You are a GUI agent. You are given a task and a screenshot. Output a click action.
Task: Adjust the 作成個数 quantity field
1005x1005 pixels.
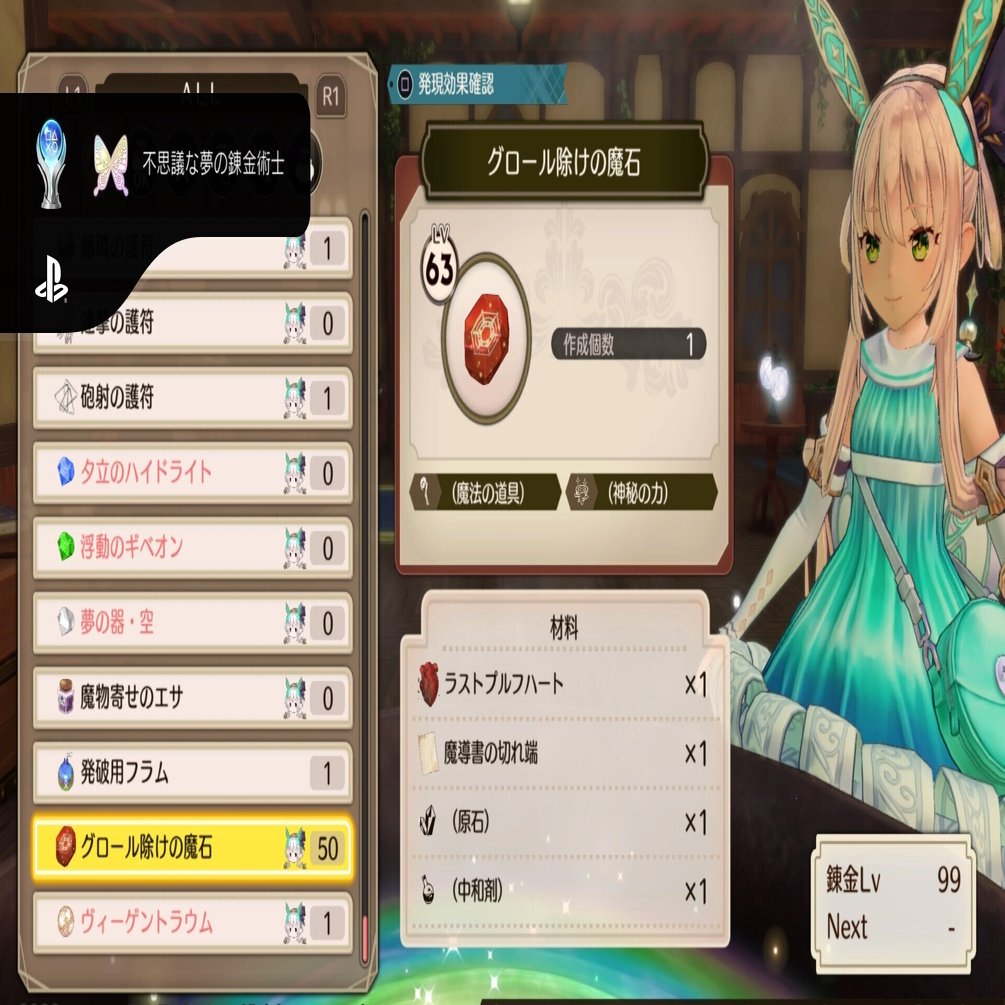[628, 345]
